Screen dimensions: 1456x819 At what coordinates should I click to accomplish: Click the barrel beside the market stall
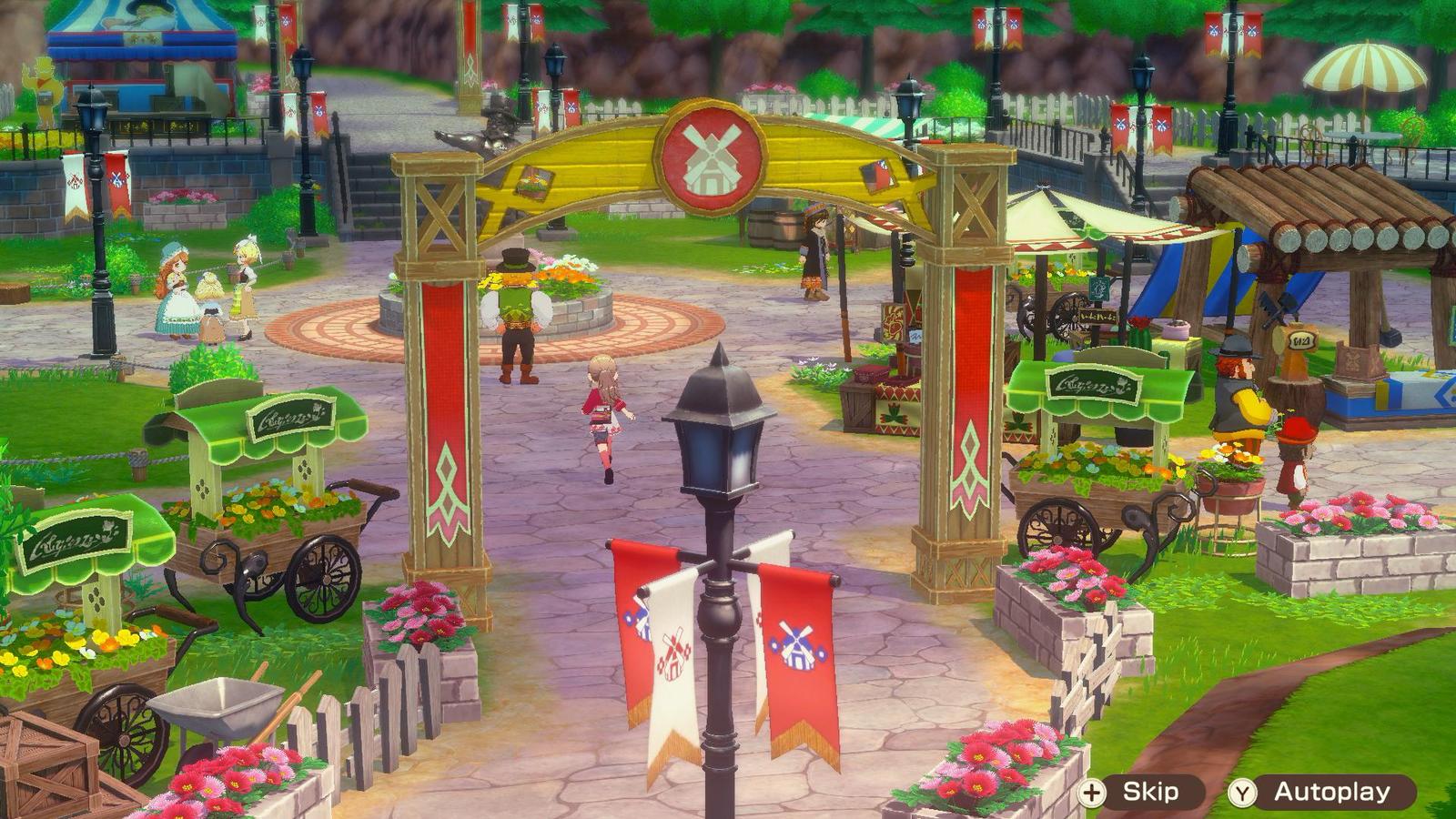point(778,221)
